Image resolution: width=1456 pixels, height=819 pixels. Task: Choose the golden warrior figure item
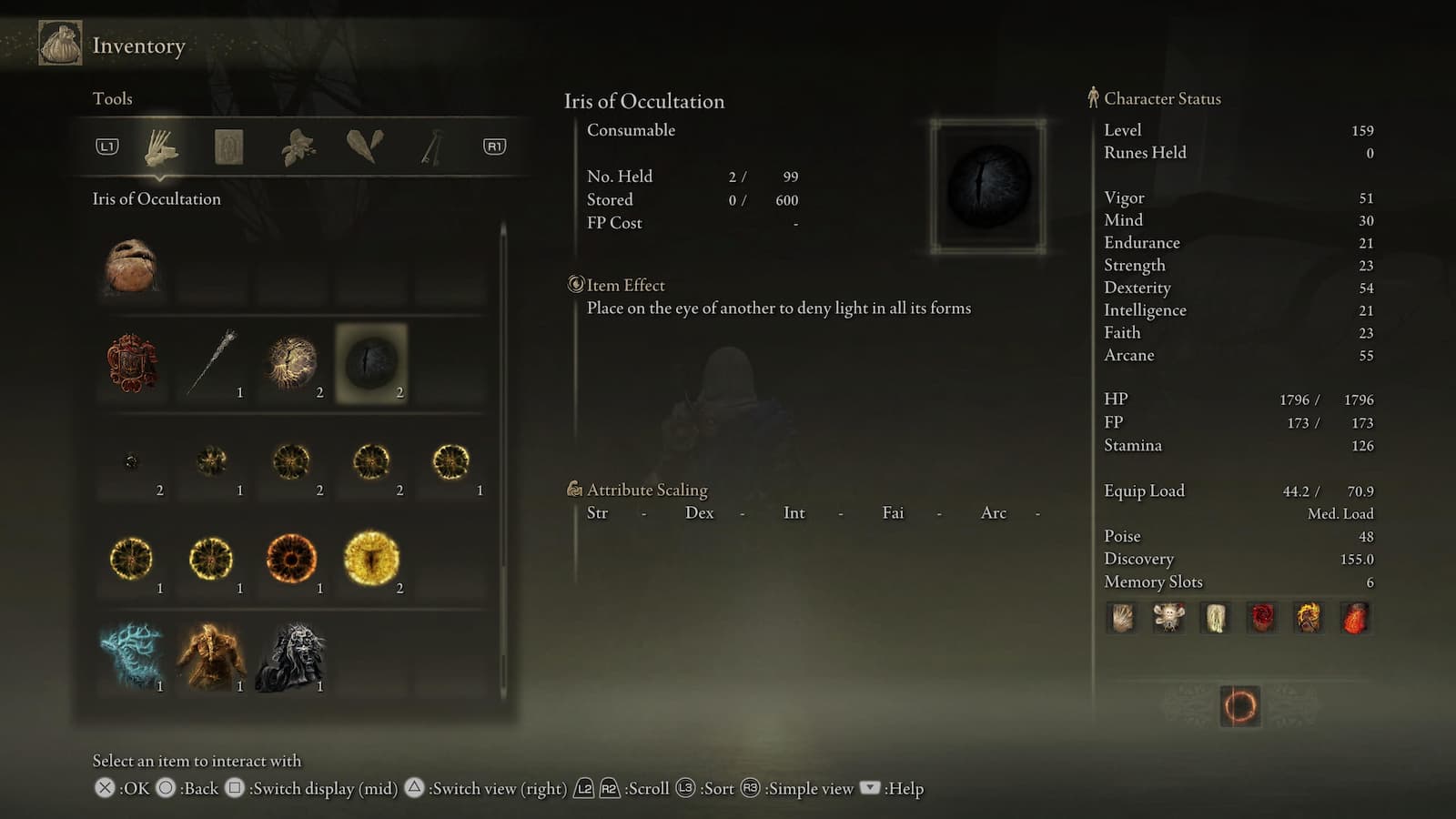(212, 655)
